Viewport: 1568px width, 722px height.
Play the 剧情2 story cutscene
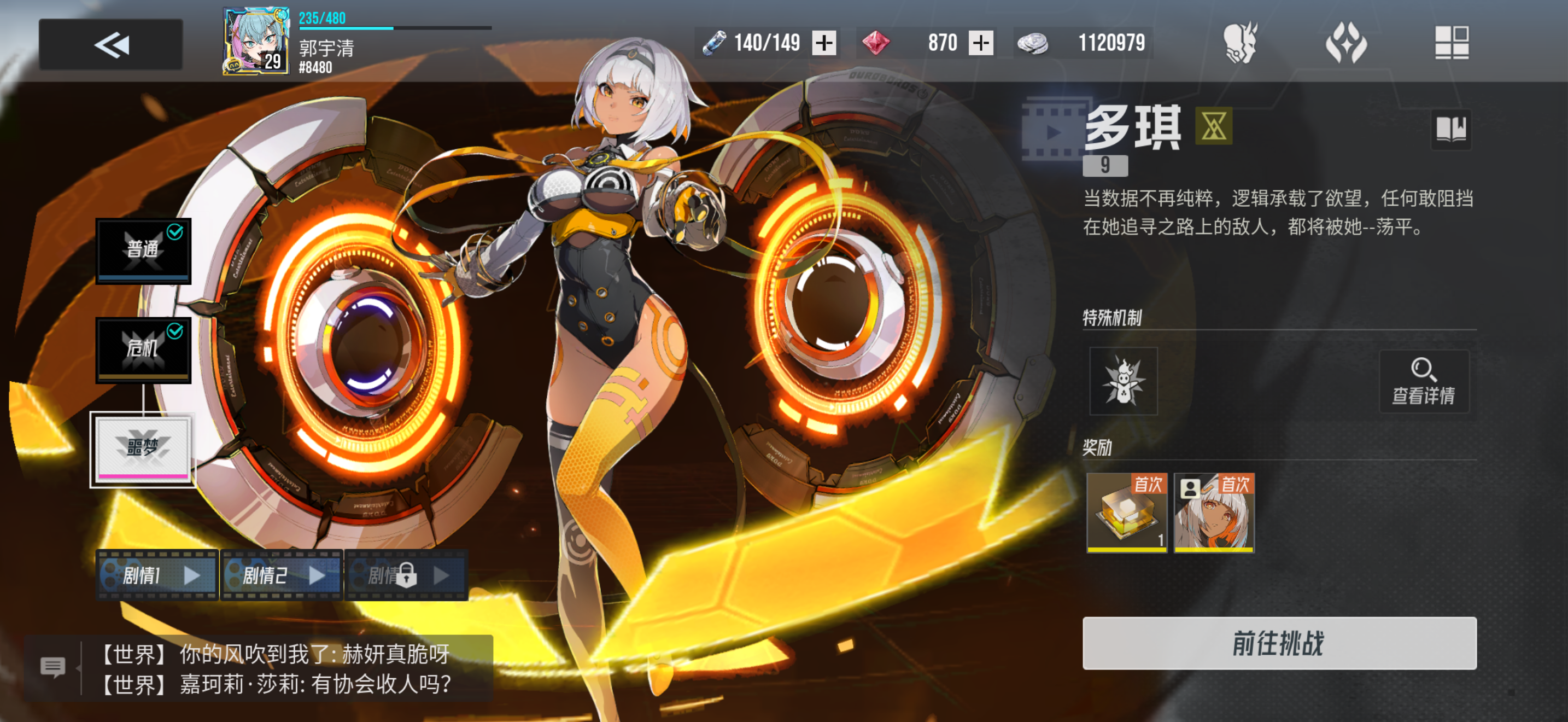281,575
